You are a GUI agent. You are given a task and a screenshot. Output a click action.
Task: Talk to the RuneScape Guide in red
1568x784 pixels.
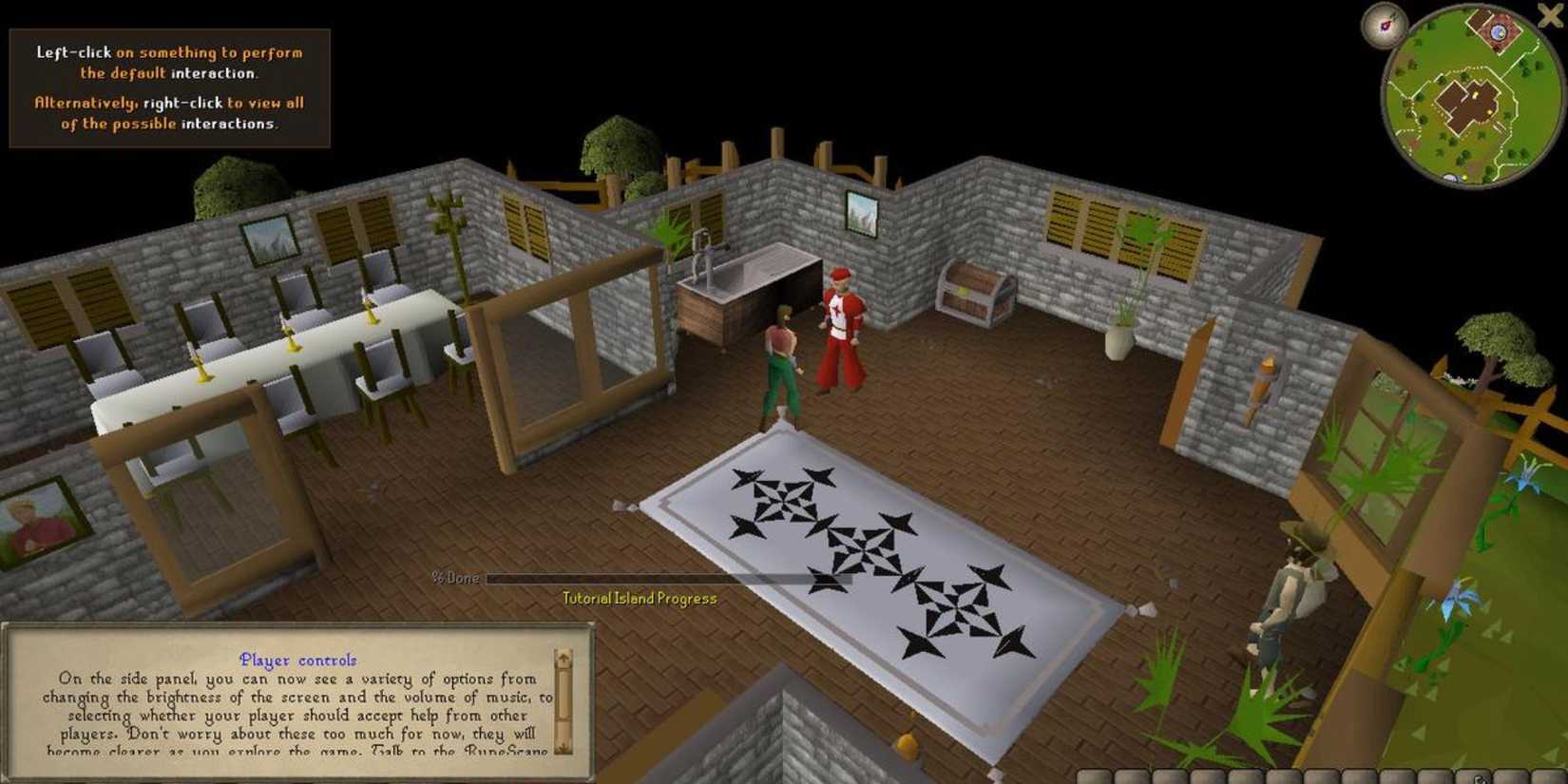840,323
